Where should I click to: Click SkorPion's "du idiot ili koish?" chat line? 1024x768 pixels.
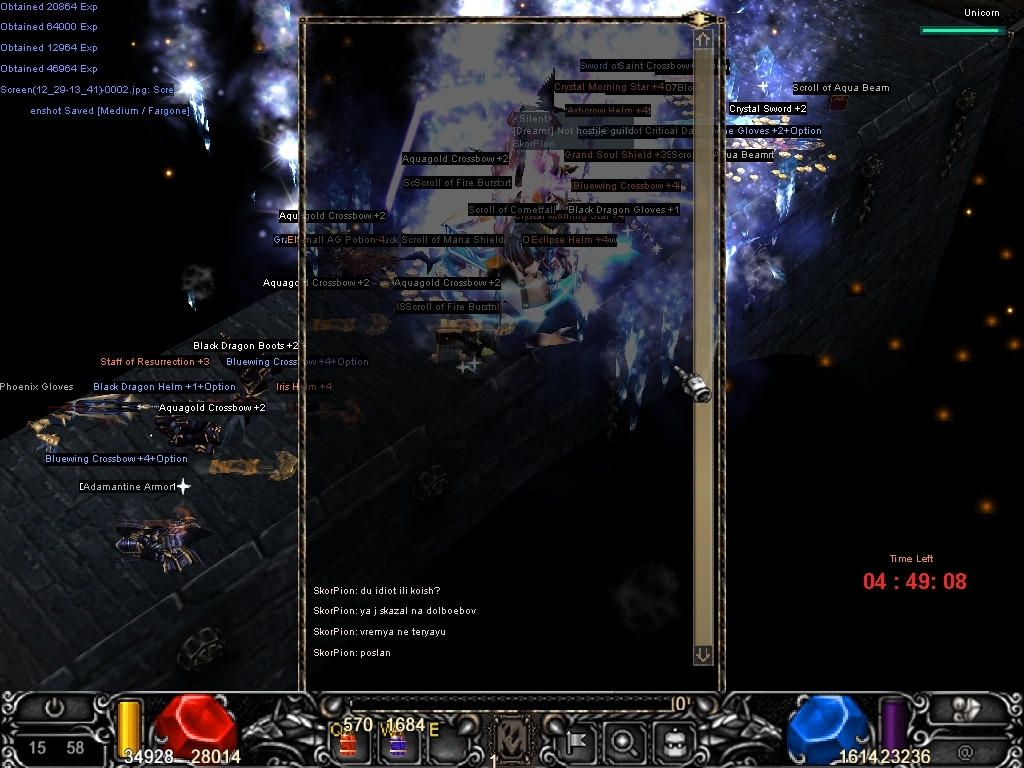point(376,591)
